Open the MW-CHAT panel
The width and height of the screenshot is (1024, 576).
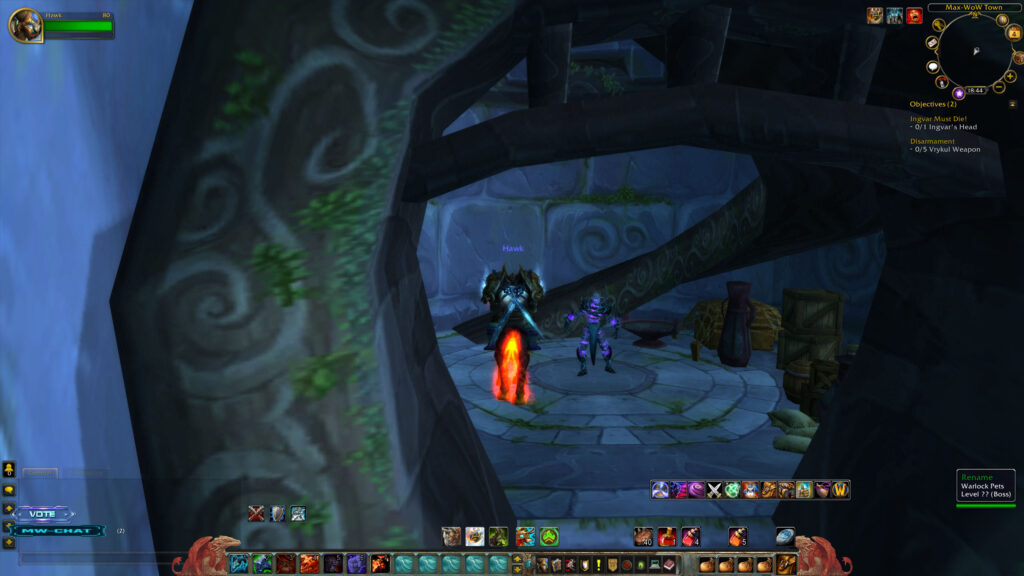click(58, 530)
